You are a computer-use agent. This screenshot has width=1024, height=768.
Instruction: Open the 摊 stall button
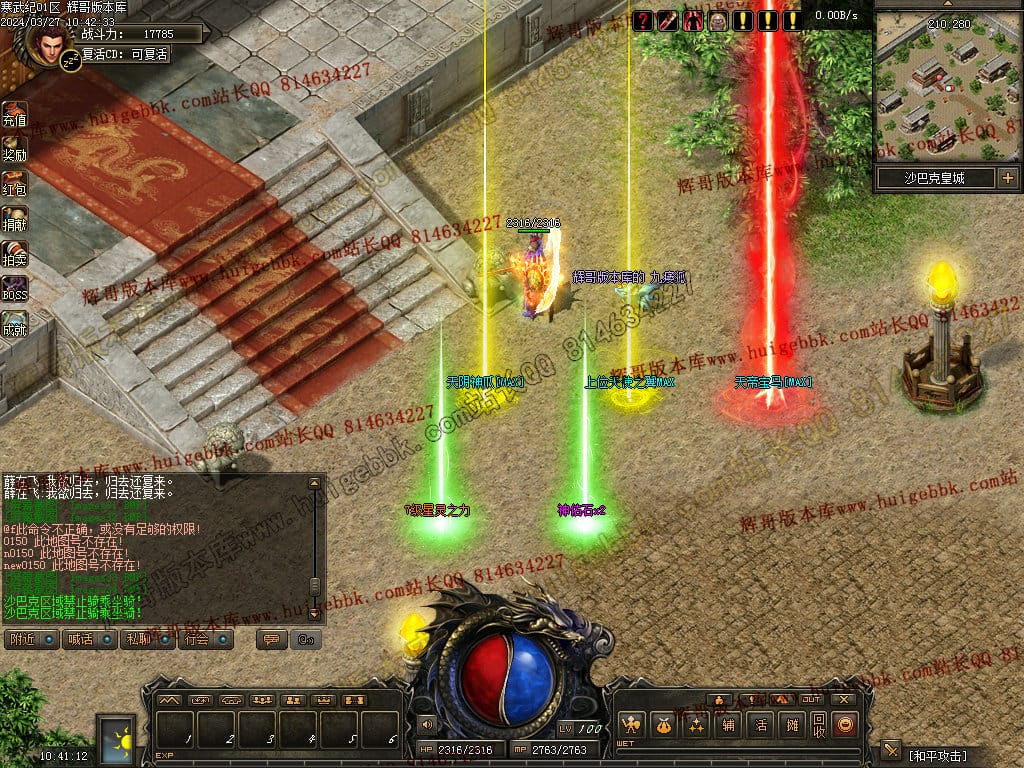pos(792,725)
